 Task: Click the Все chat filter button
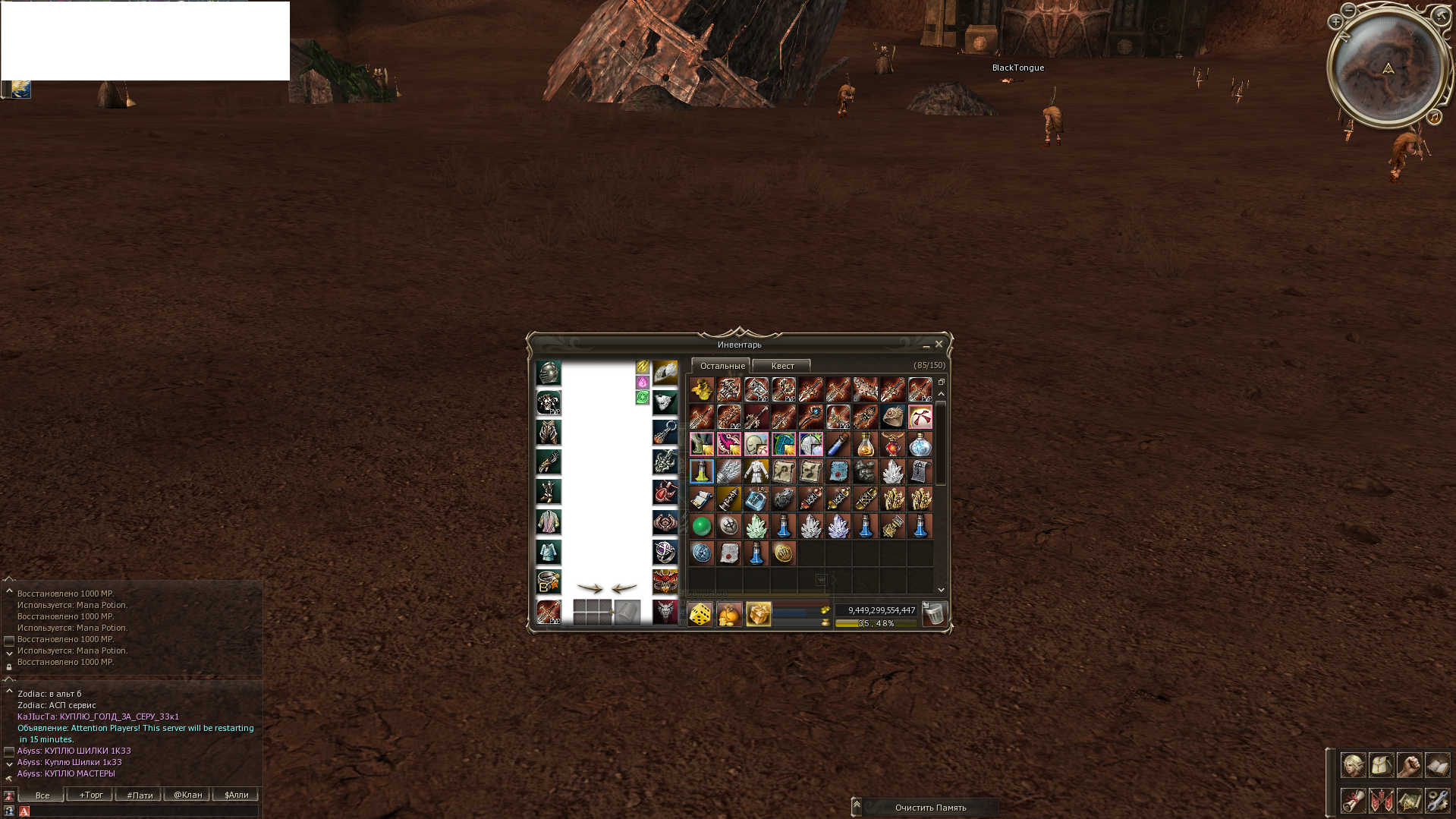(x=41, y=794)
